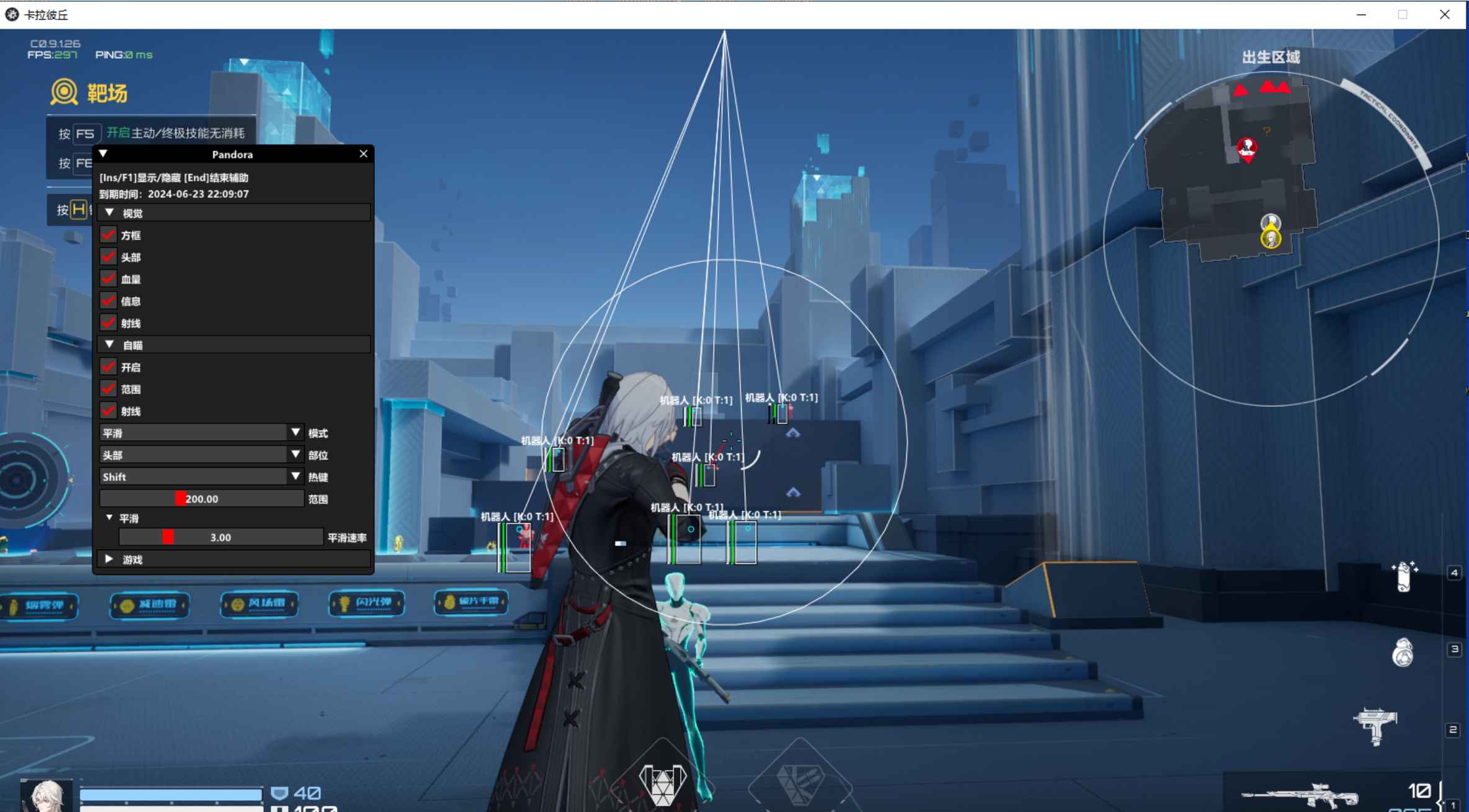
Task: Collapse the Pandora window with its title arrow
Action: tap(104, 154)
